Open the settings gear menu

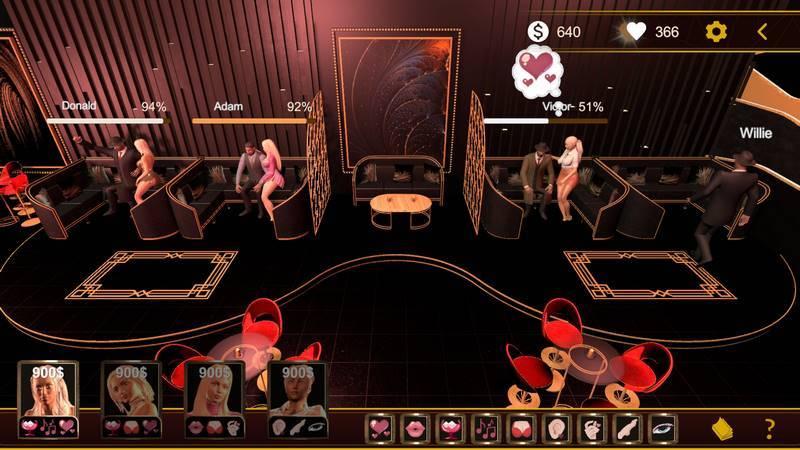click(716, 31)
